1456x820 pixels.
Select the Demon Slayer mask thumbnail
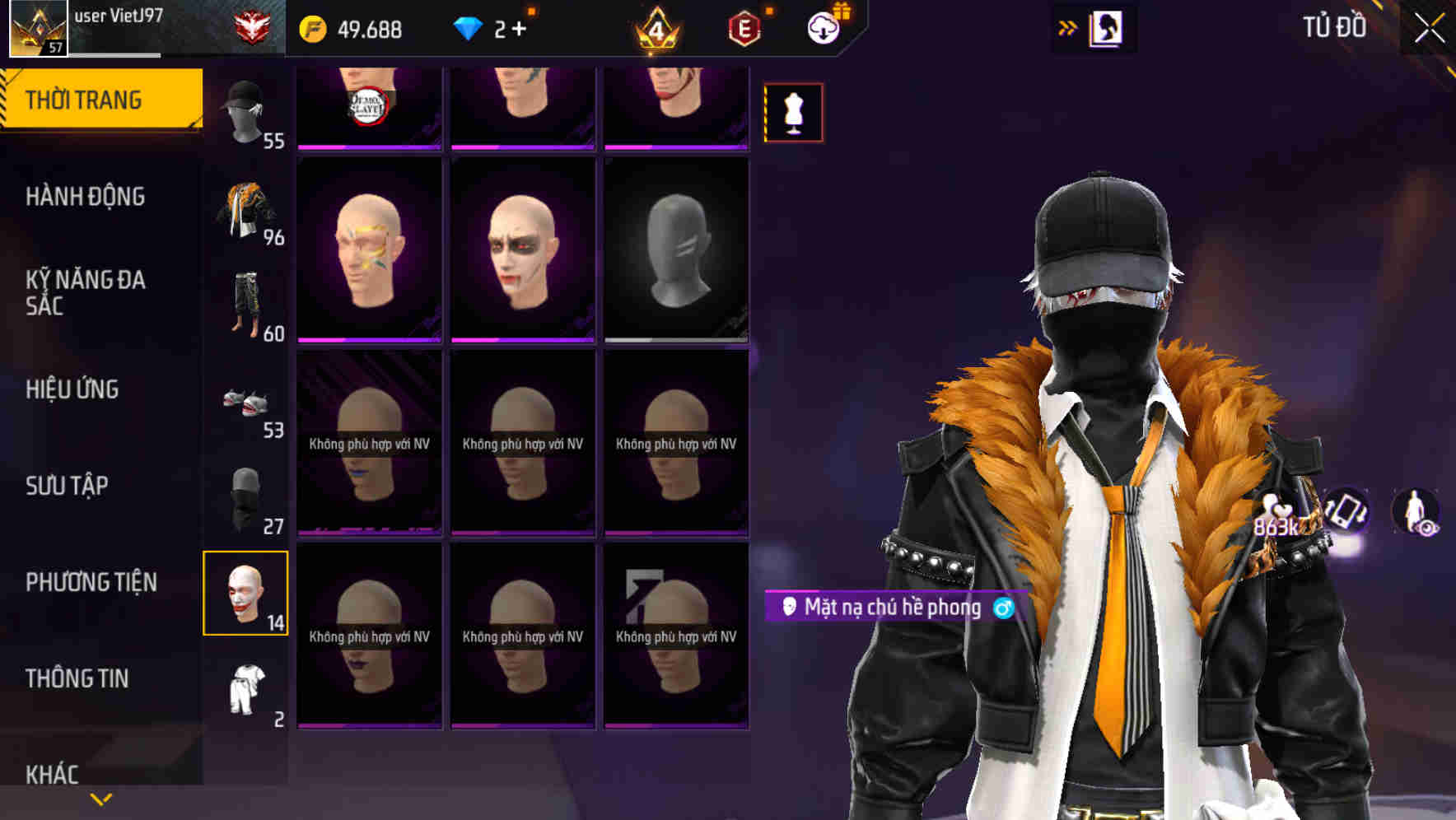[369, 105]
